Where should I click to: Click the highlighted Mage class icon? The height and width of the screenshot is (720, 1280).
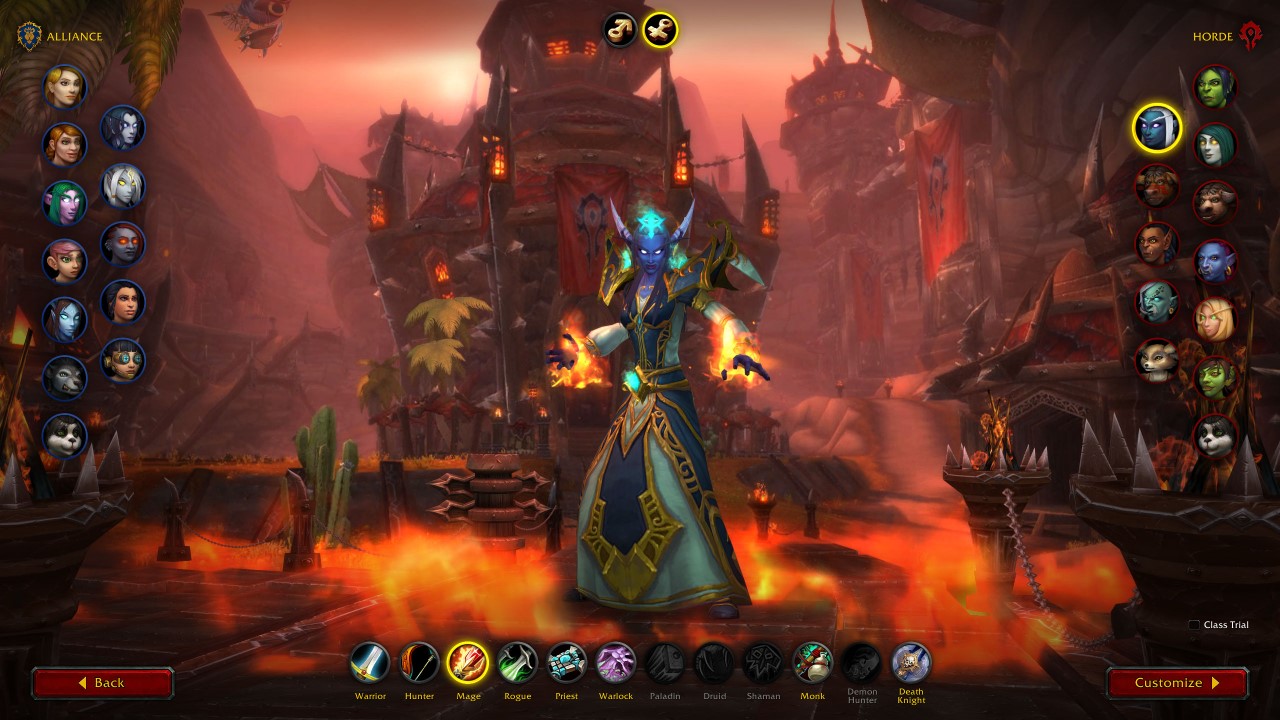pos(467,660)
